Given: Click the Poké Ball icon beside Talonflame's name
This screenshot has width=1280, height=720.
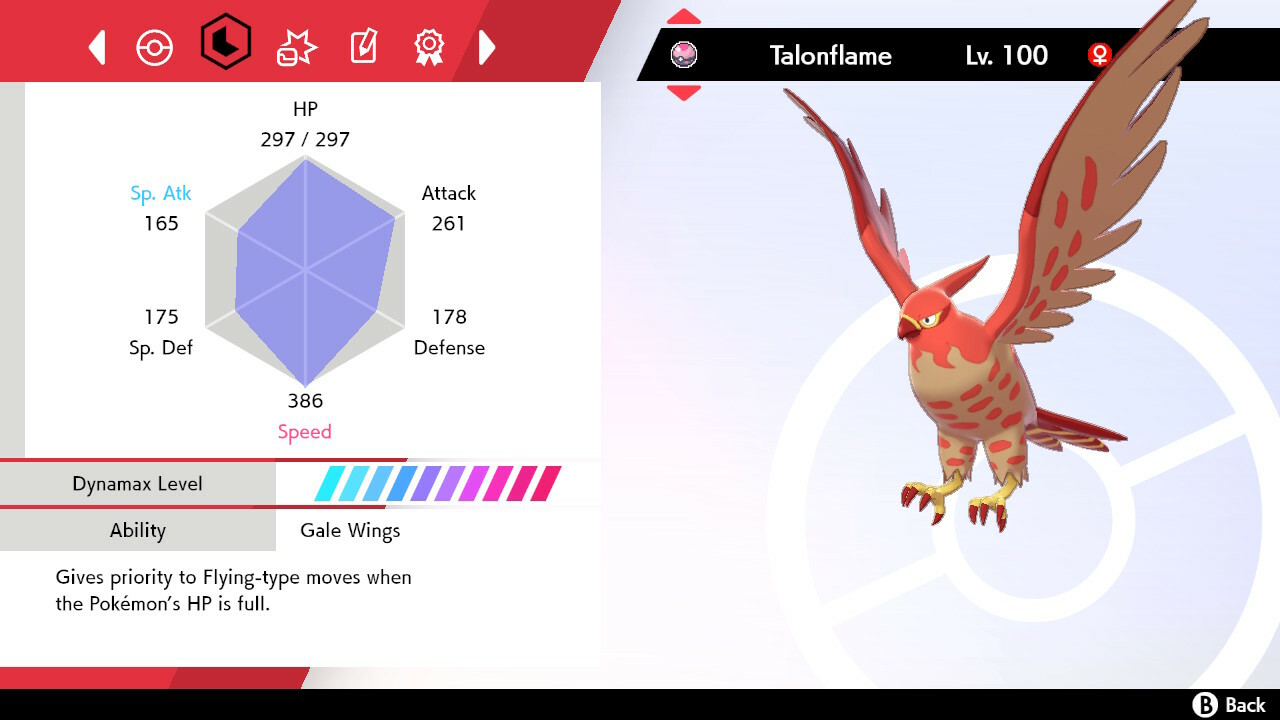Looking at the screenshot, I should [x=684, y=55].
